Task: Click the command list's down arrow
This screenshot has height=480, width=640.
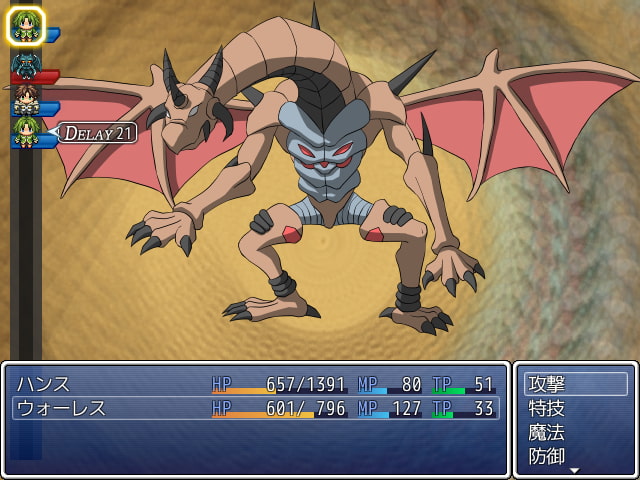Action: coord(575,470)
